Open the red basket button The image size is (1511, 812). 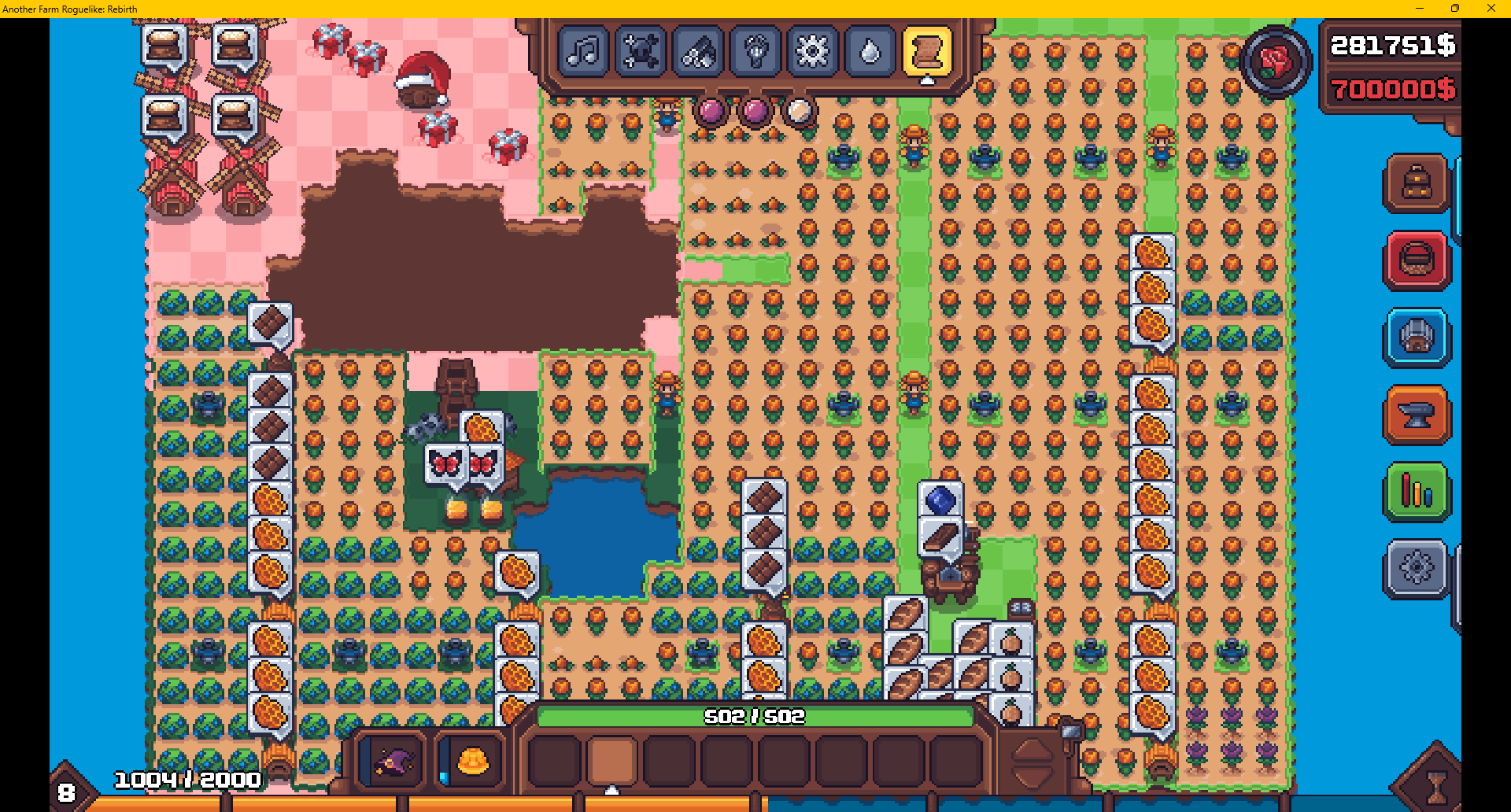click(x=1417, y=260)
